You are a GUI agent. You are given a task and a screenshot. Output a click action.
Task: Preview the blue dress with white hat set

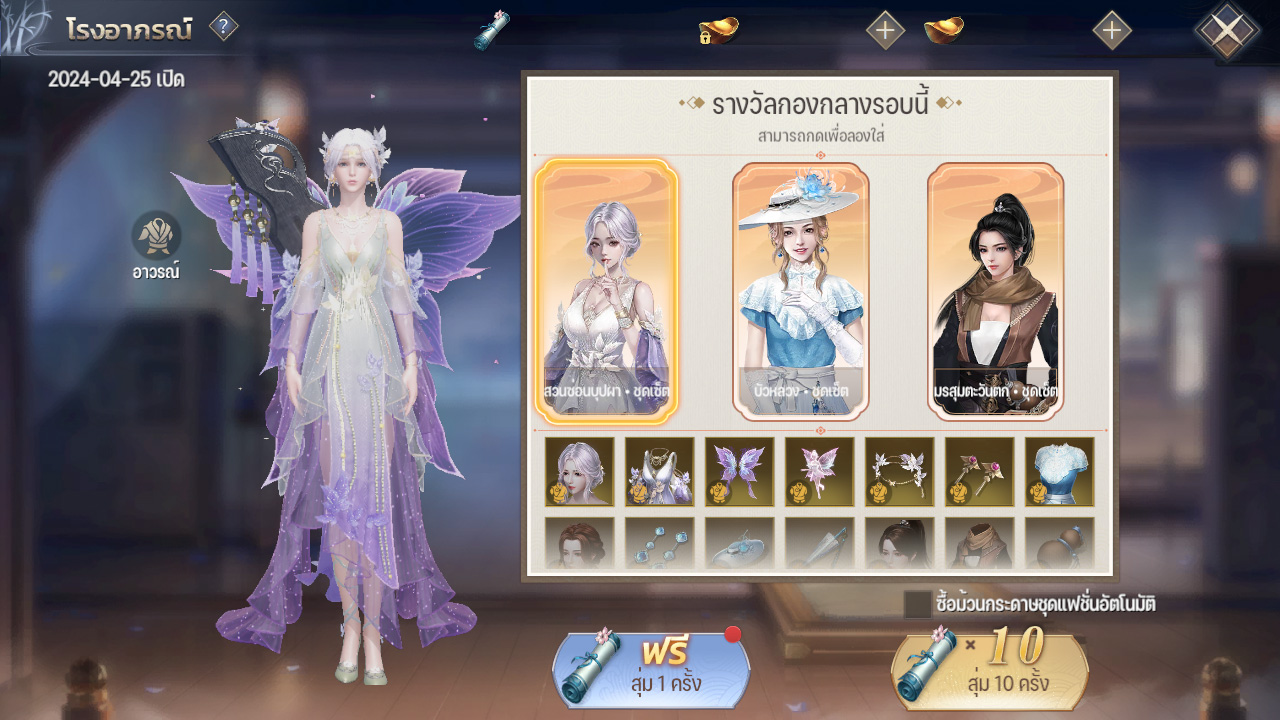tap(800, 290)
